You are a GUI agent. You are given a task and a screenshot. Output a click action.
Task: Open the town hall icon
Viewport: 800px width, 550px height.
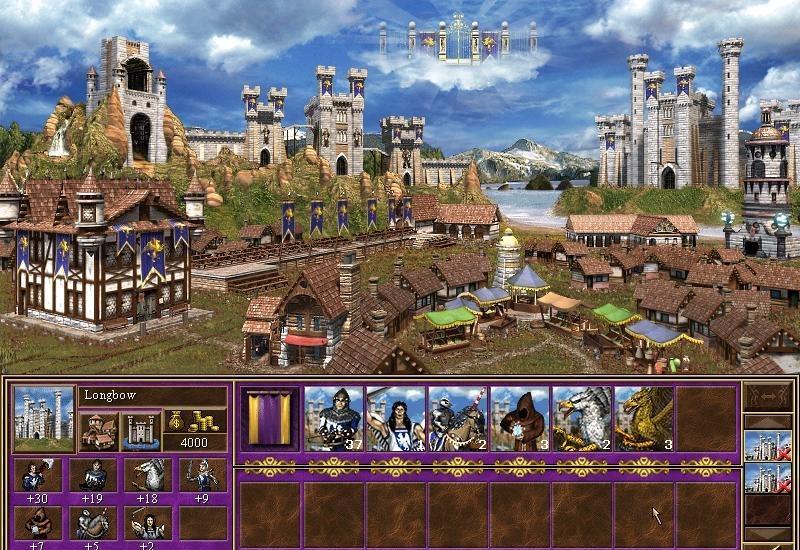click(x=100, y=431)
